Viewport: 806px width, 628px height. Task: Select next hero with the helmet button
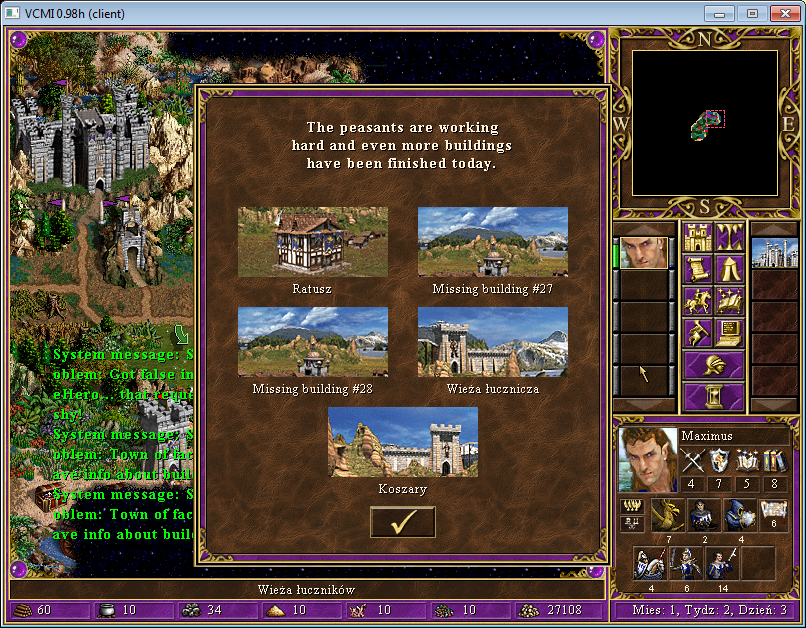pos(713,364)
